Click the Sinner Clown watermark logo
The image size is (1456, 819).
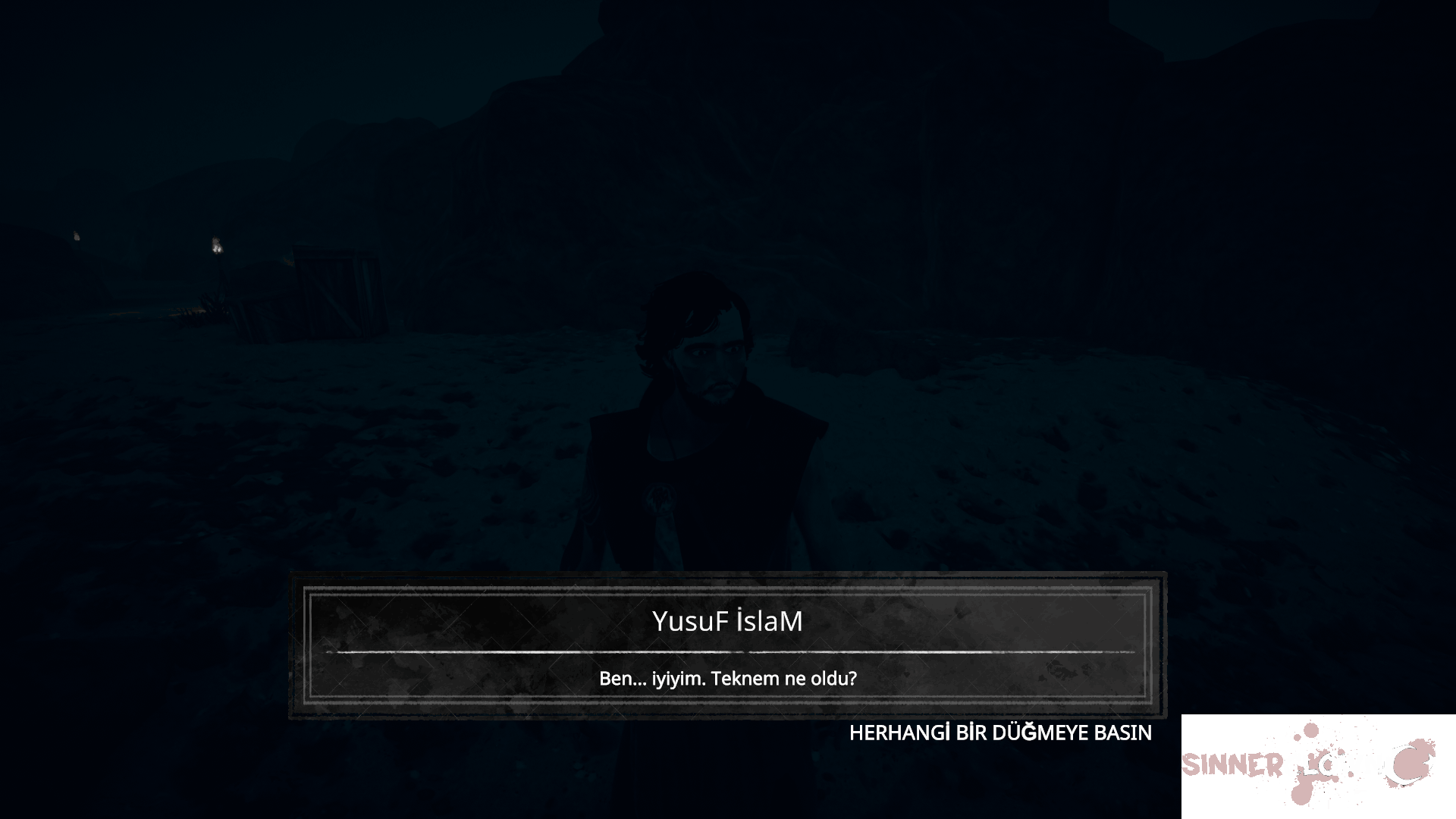click(x=1308, y=762)
